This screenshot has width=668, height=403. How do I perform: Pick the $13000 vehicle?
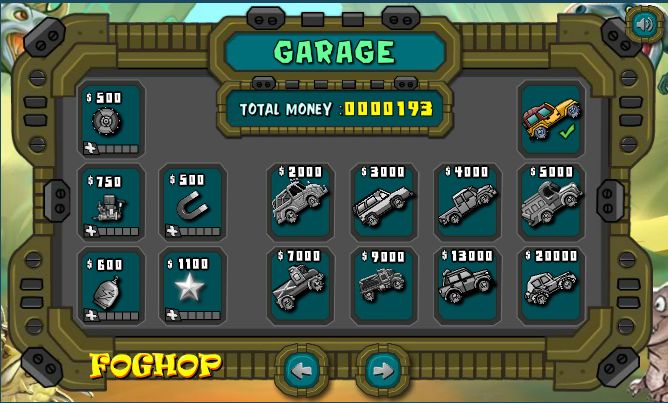(467, 284)
